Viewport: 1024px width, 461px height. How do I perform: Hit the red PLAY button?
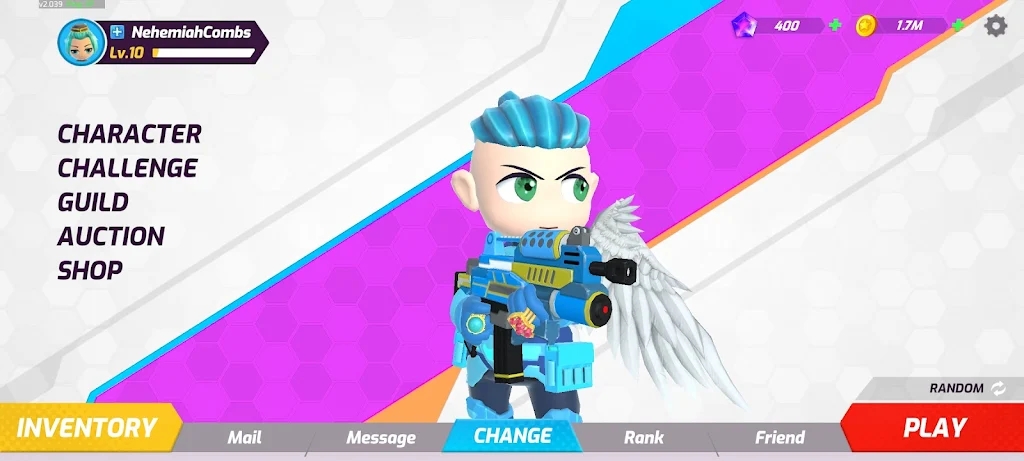pos(935,428)
